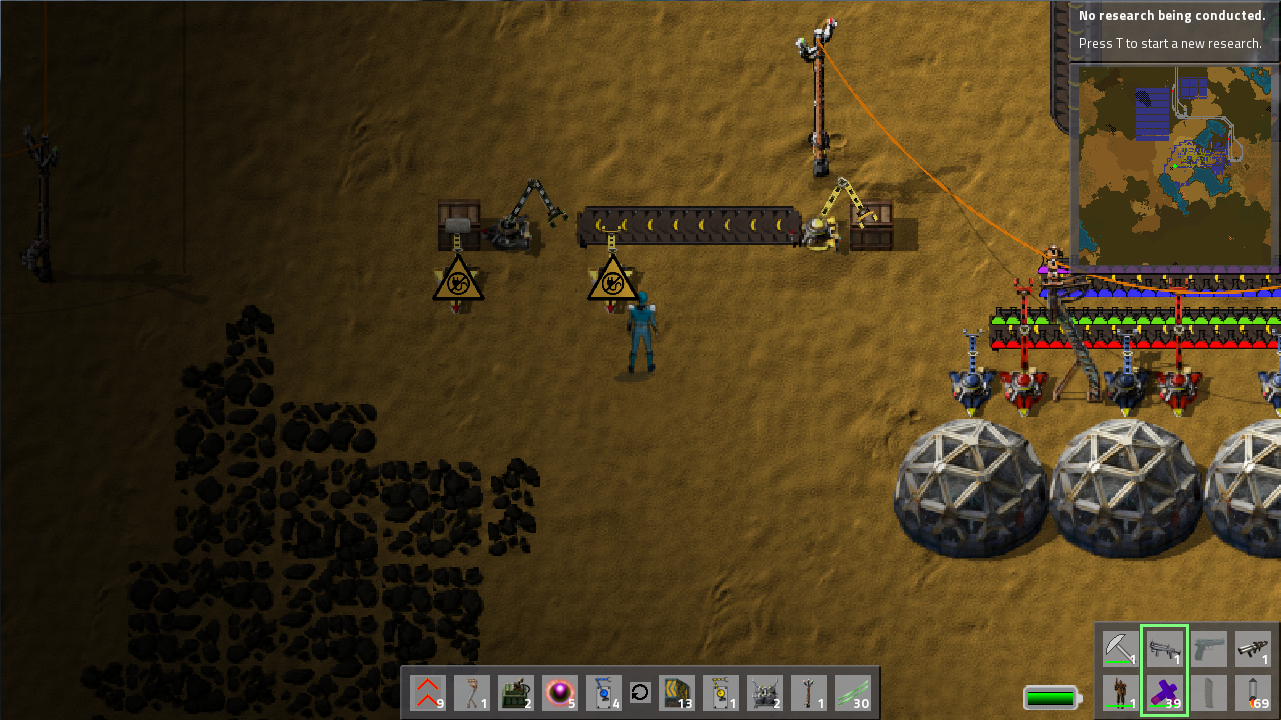Choose the electric pole hotbar slot
This screenshot has height=720, width=1281.
(809, 693)
